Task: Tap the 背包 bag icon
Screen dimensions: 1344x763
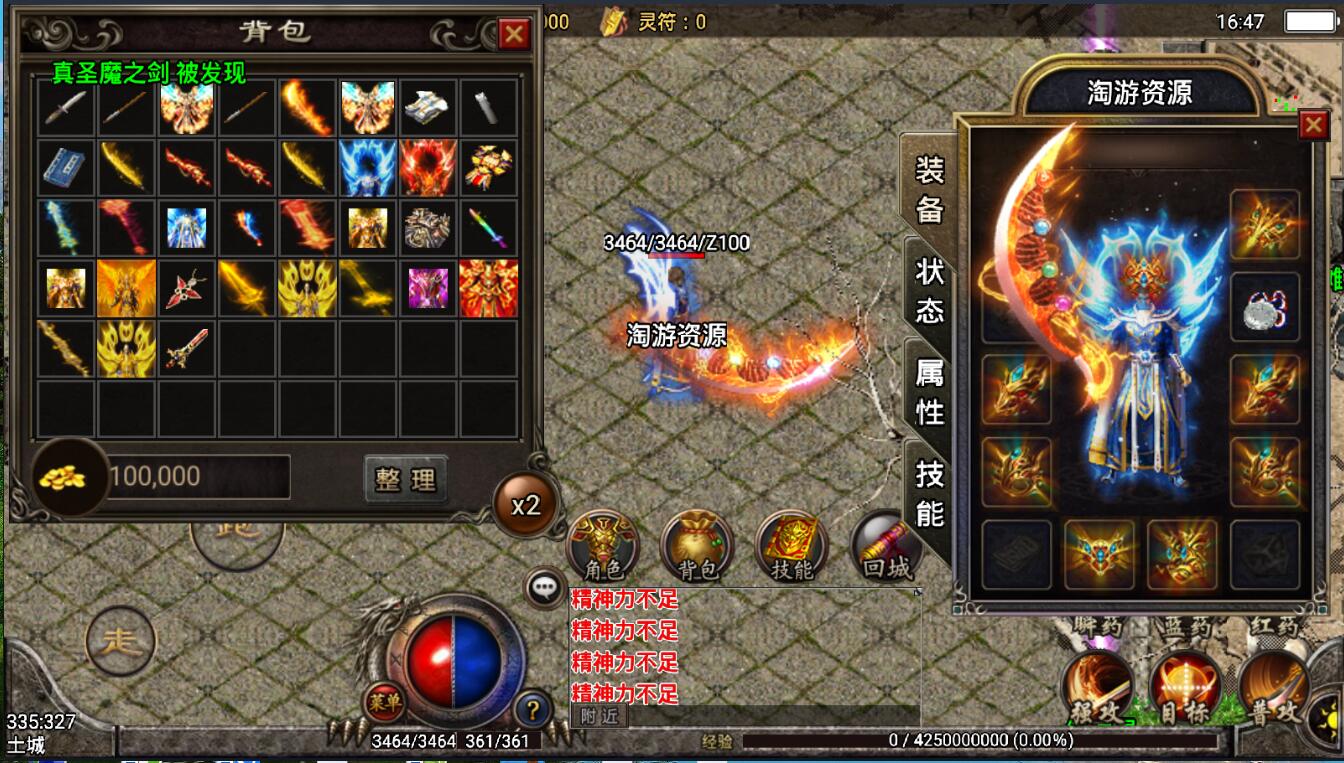Action: point(698,545)
